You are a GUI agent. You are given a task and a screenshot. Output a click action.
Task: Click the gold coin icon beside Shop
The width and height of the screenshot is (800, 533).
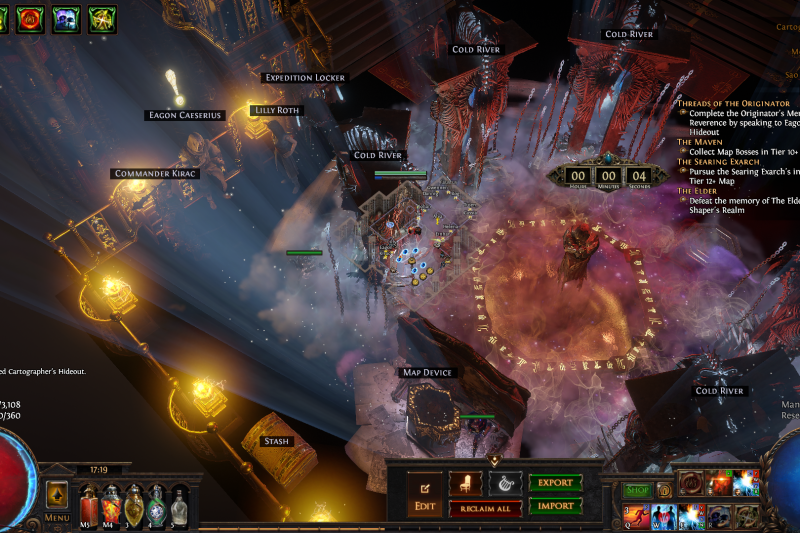663,490
